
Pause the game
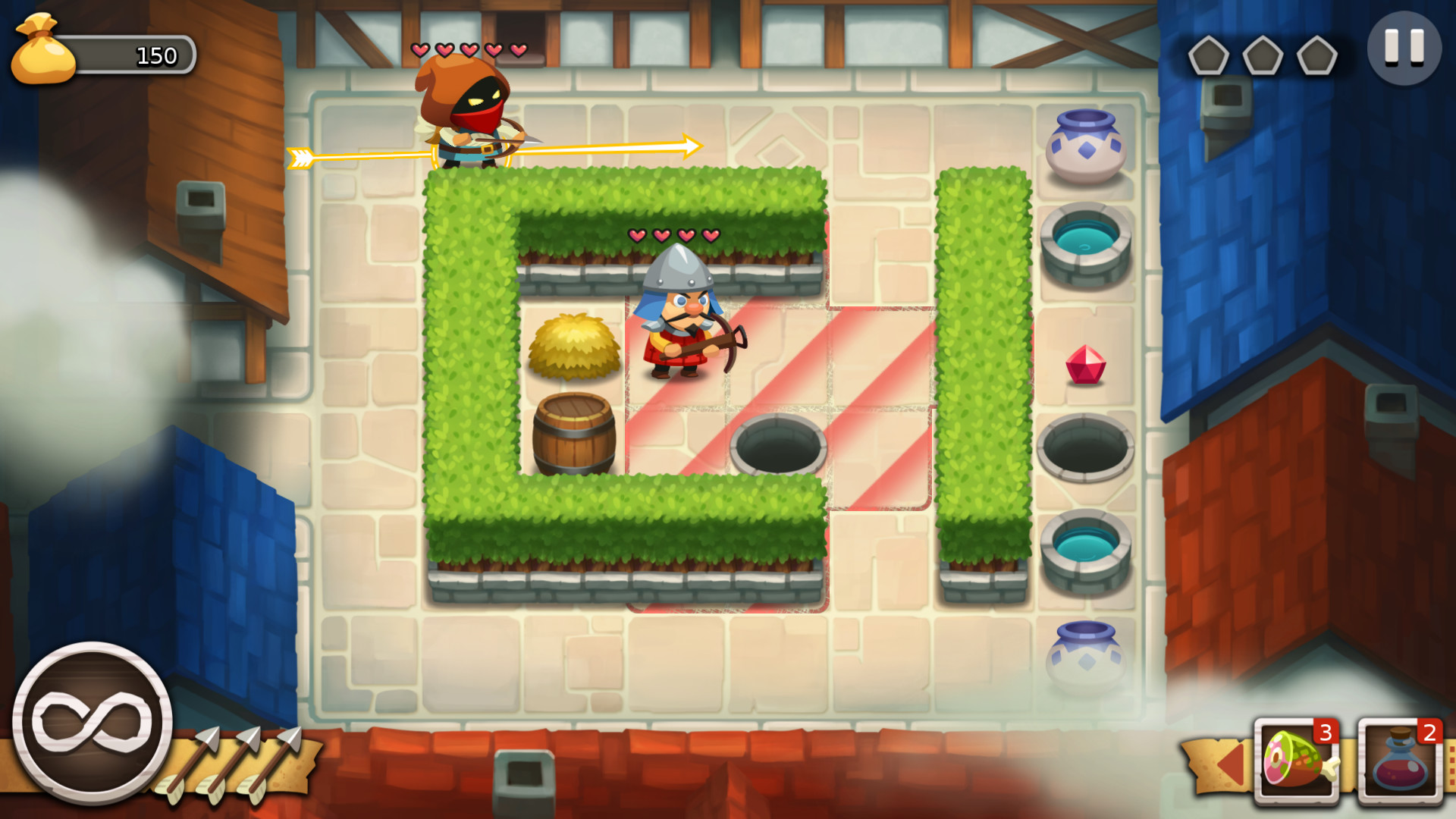click(x=1404, y=47)
